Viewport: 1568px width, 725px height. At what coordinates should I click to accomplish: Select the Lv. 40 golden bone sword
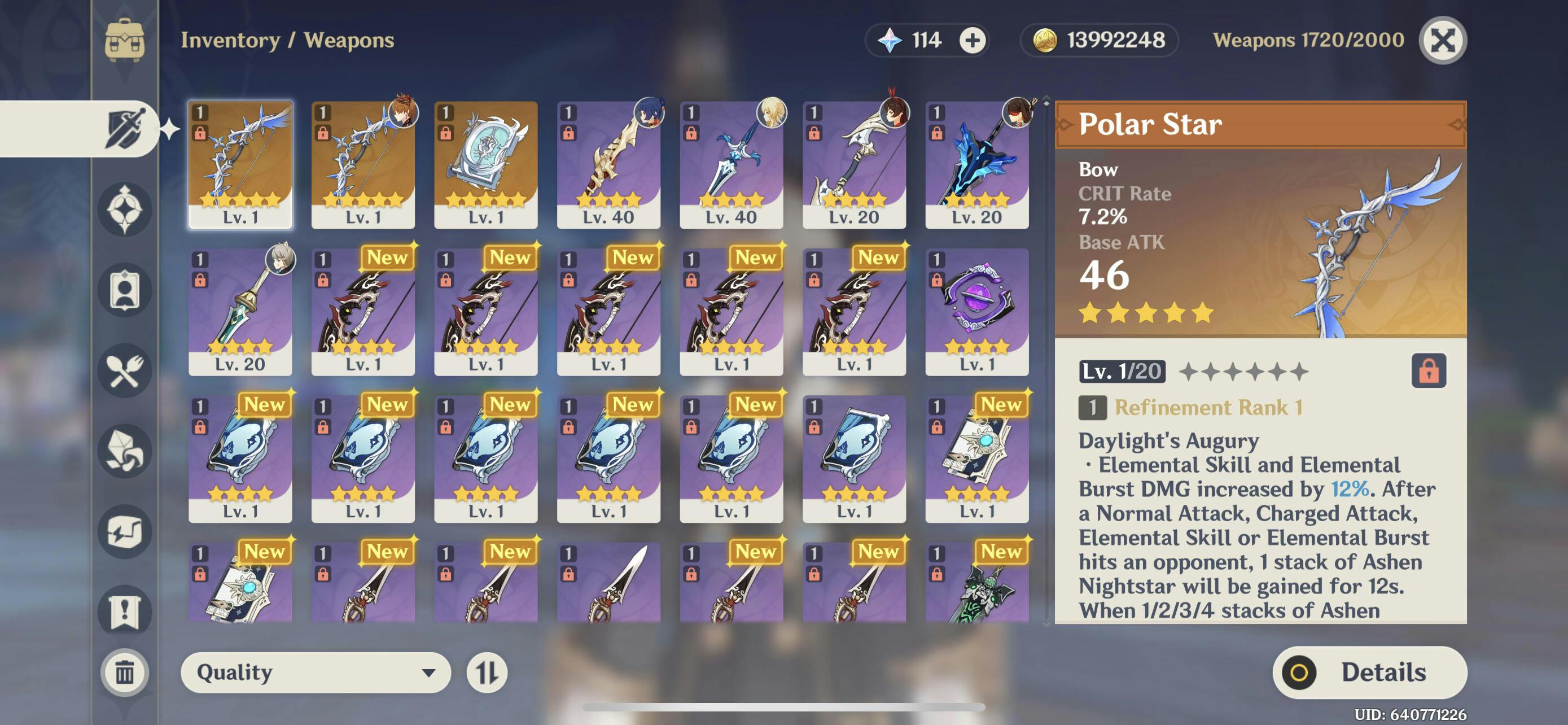608,164
